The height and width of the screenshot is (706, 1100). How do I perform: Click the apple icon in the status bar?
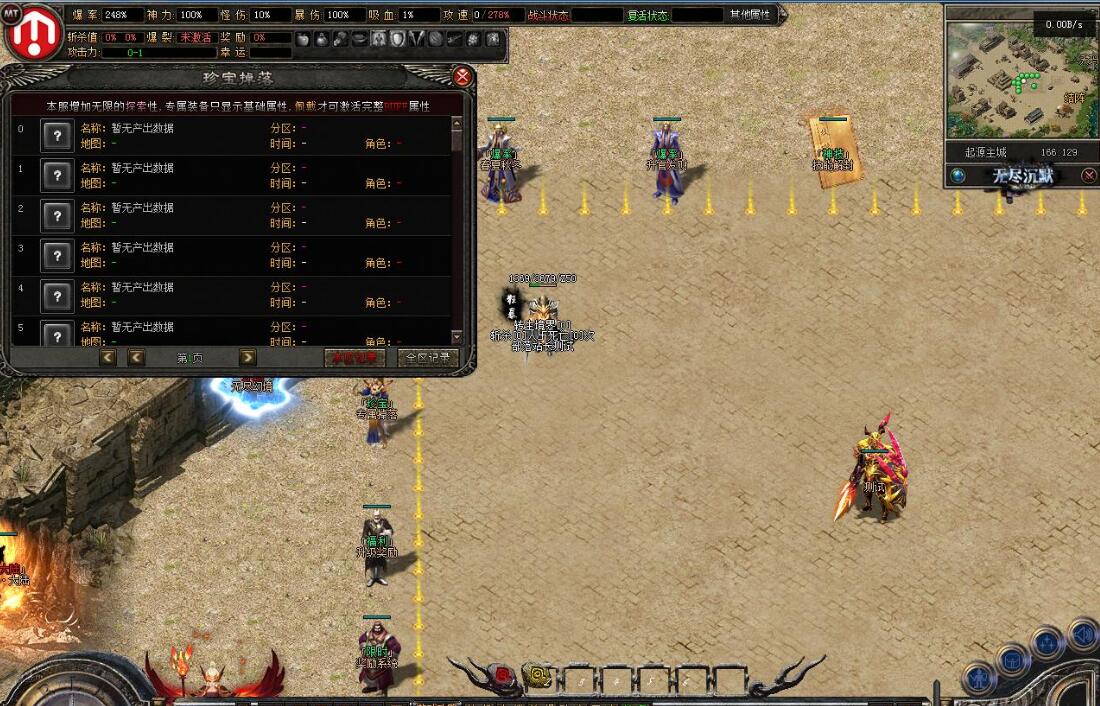pyautogui.click(x=303, y=38)
